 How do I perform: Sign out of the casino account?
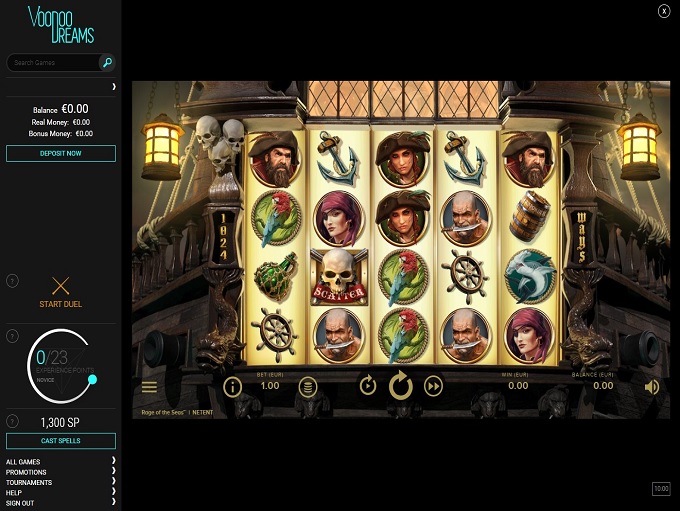click(20, 502)
